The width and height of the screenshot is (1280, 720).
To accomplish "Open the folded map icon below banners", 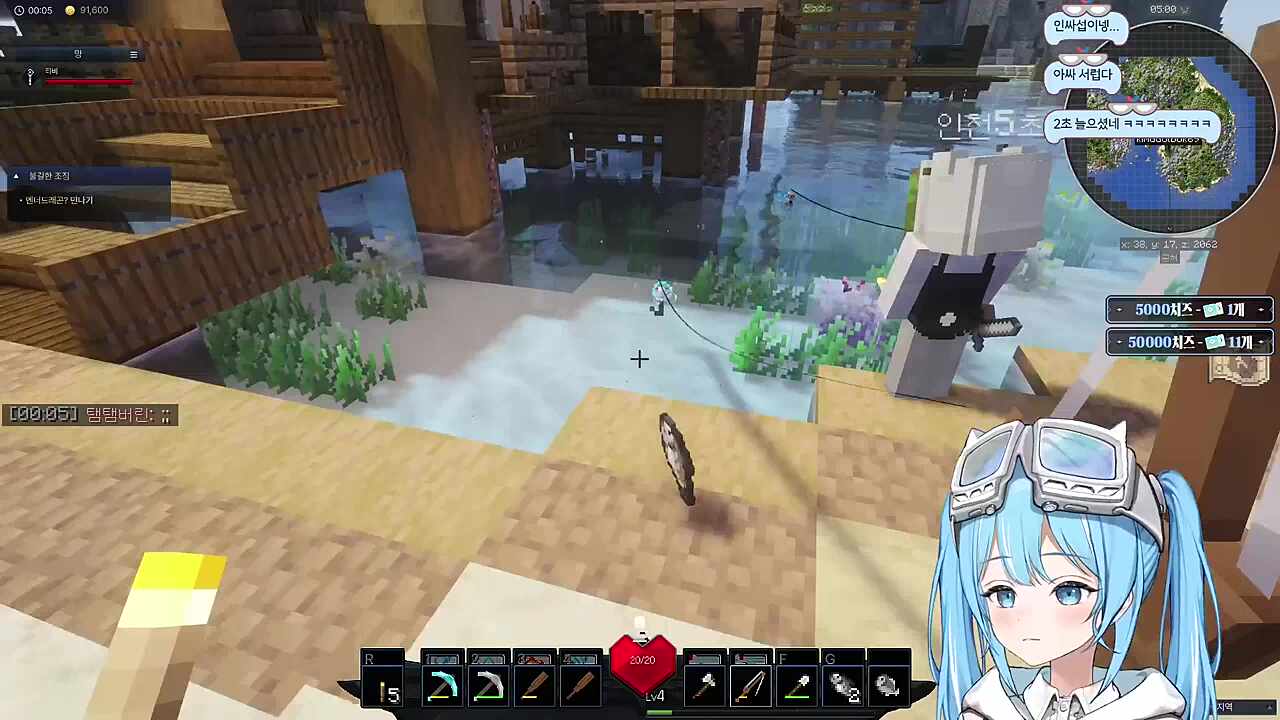I will (1238, 369).
